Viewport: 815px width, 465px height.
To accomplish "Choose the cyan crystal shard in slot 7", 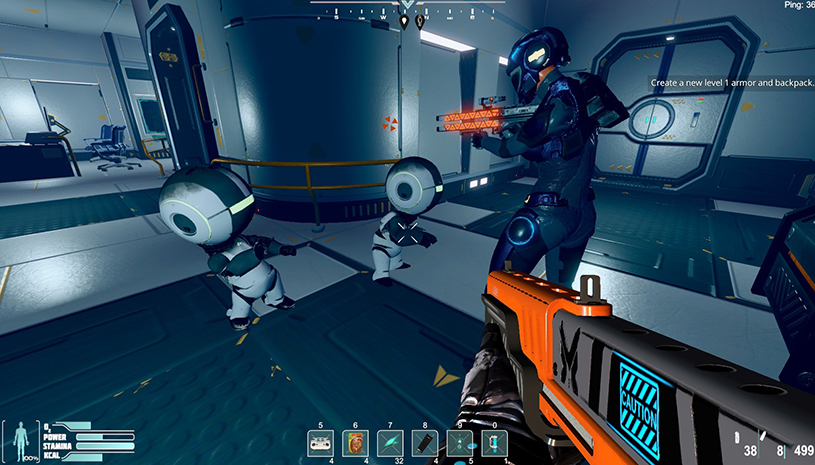I will tap(389, 442).
